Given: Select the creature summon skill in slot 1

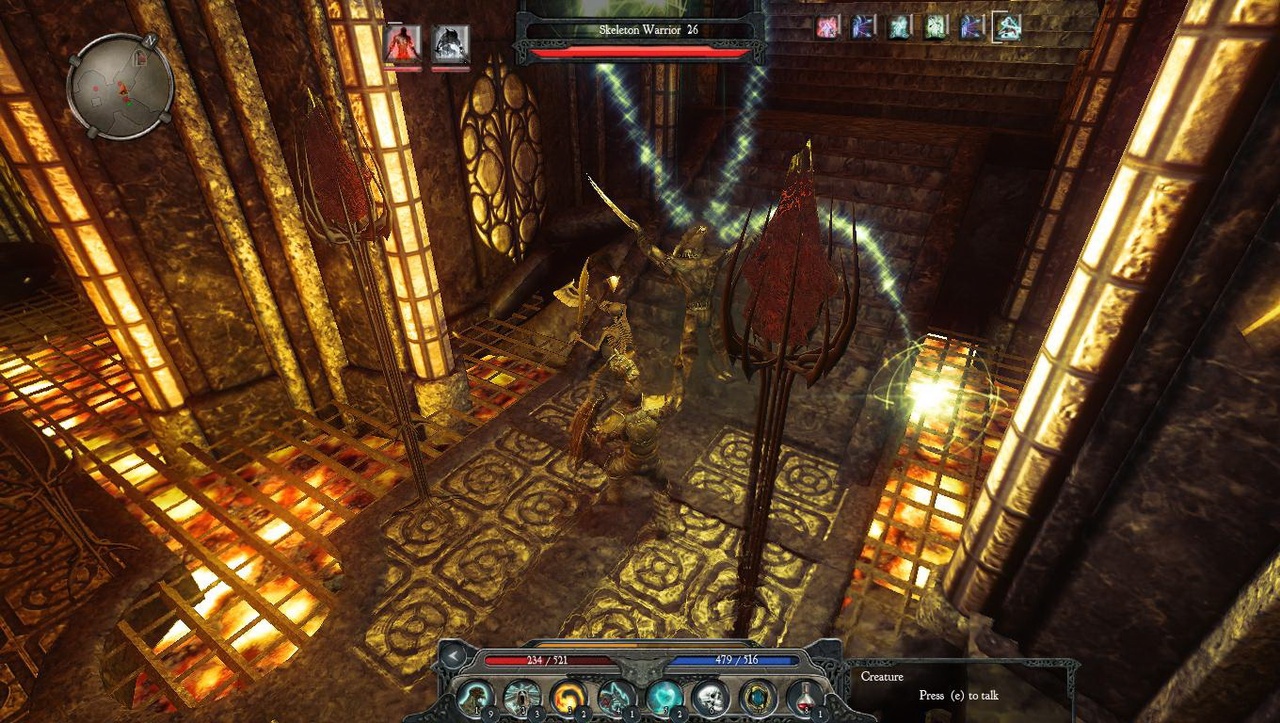Looking at the screenshot, I should point(476,695).
